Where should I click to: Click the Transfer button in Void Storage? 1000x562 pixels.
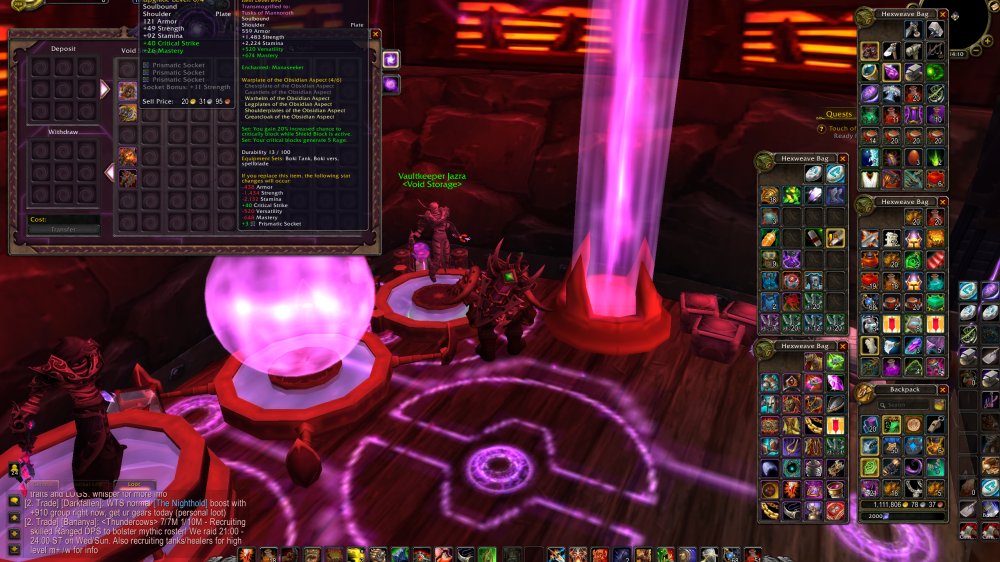[63, 230]
